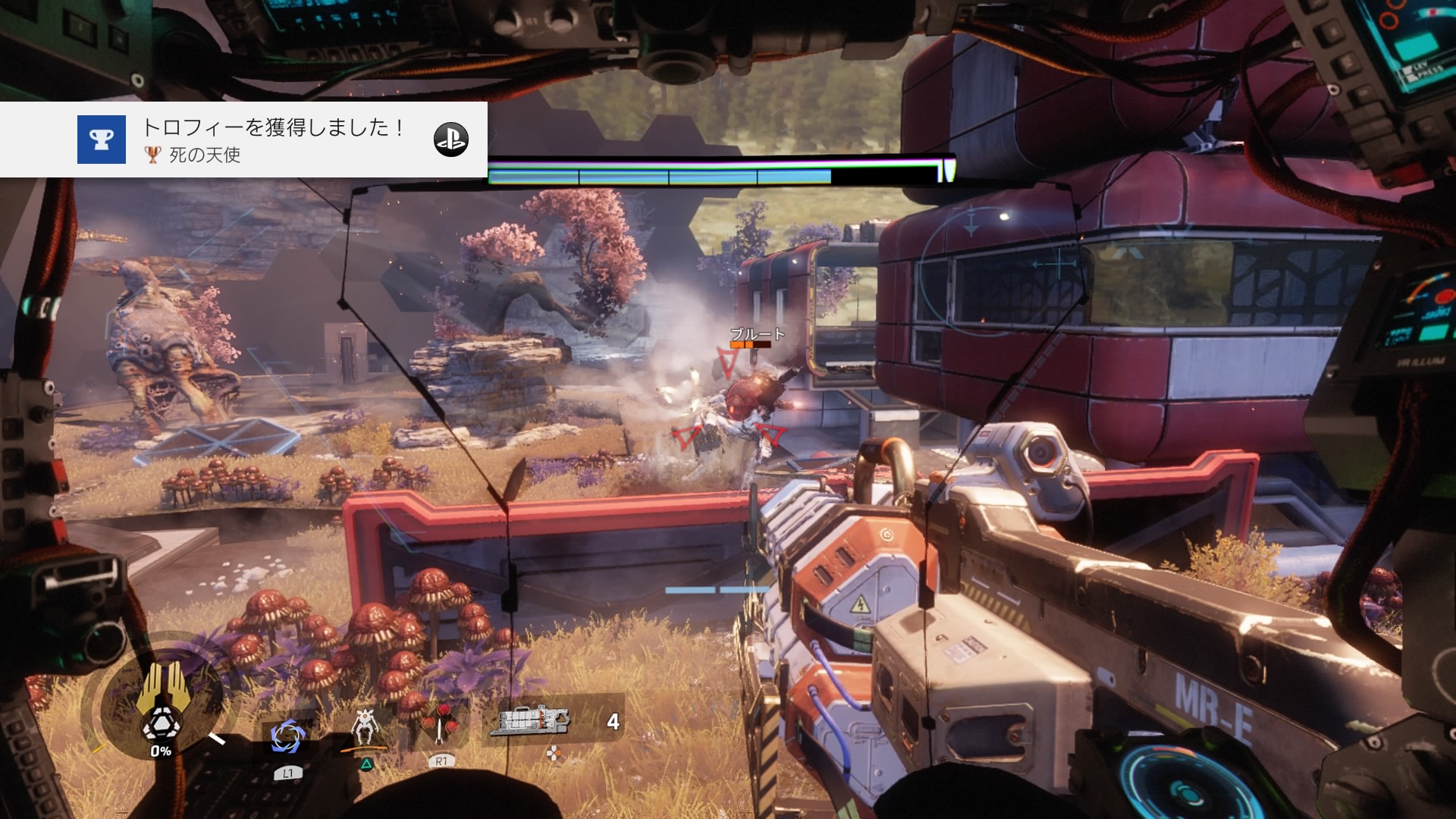Activate the blue Vortex Shield ability
1456x819 pixels.
point(287,736)
